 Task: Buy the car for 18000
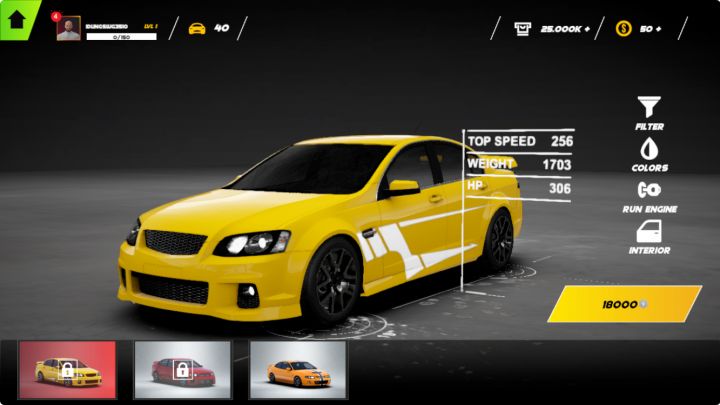coord(624,304)
